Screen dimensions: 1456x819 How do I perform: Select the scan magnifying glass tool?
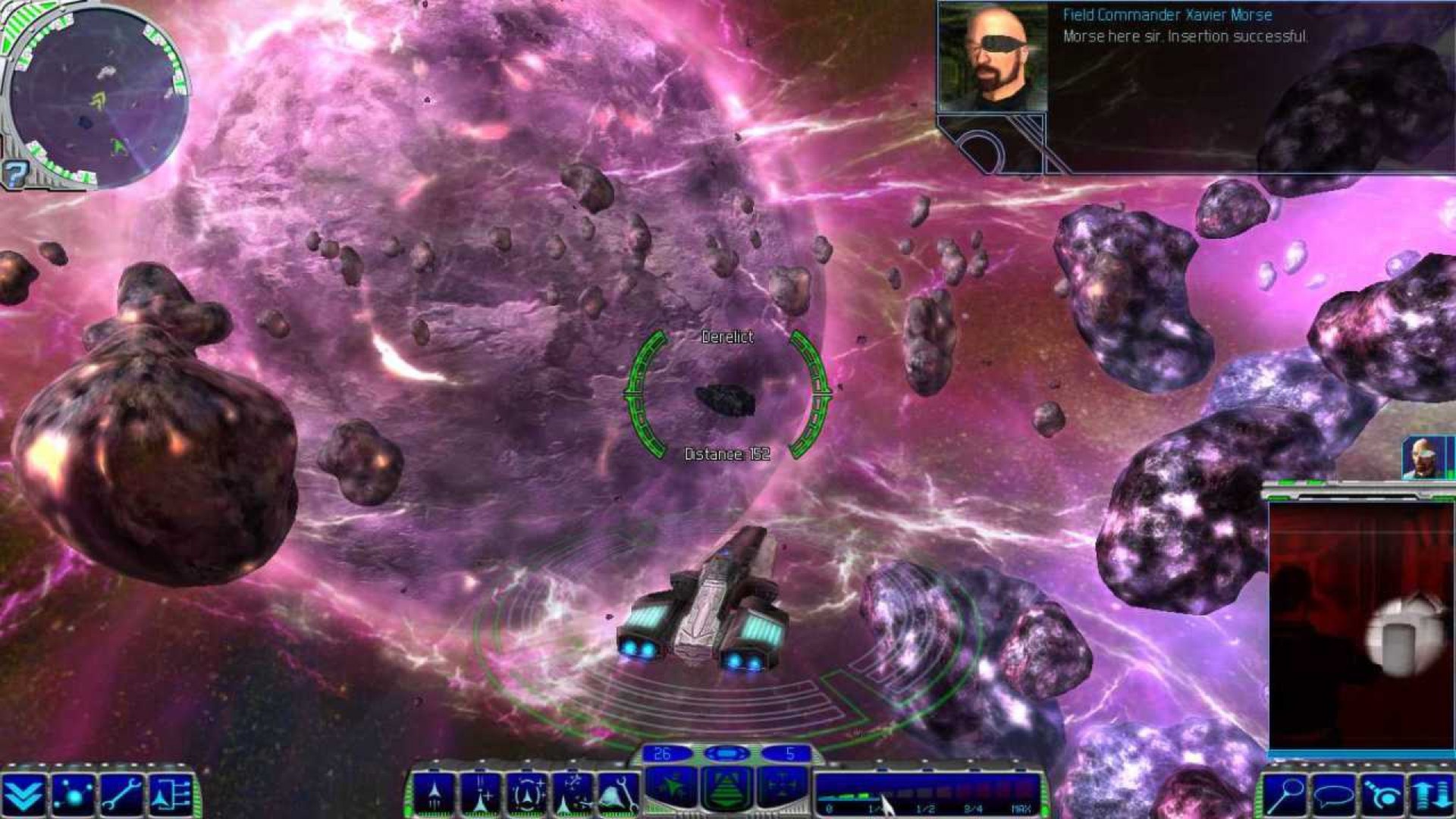click(1285, 795)
